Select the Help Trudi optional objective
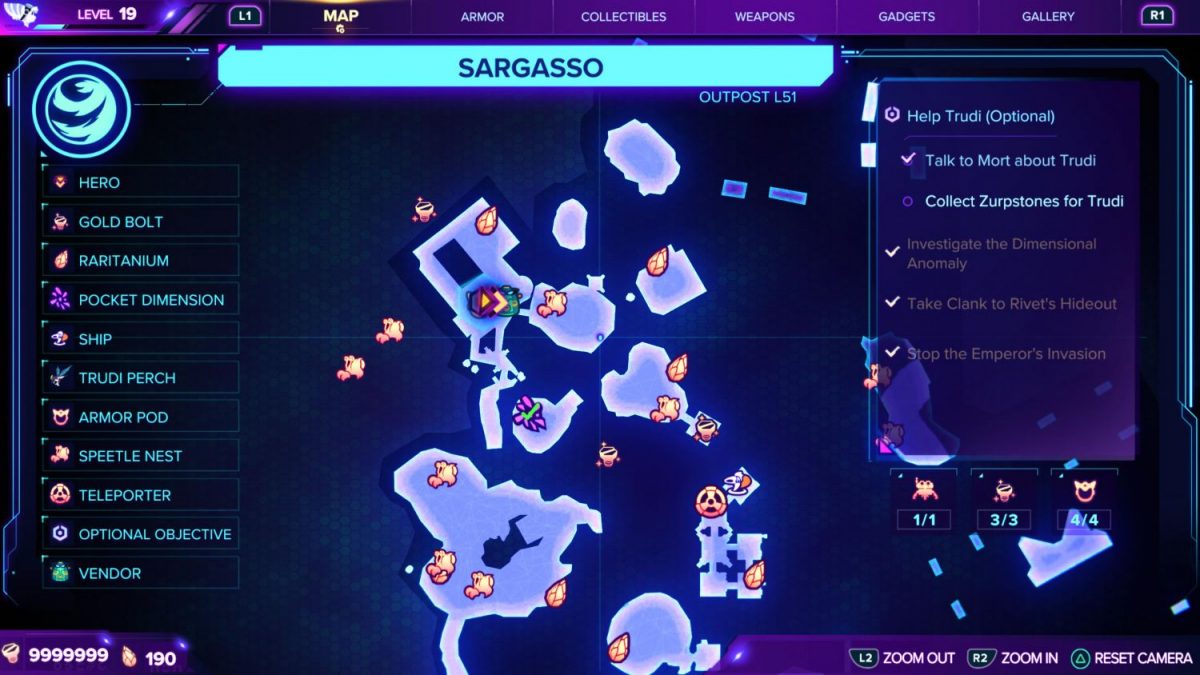The width and height of the screenshot is (1200, 675). pyautogui.click(x=980, y=116)
